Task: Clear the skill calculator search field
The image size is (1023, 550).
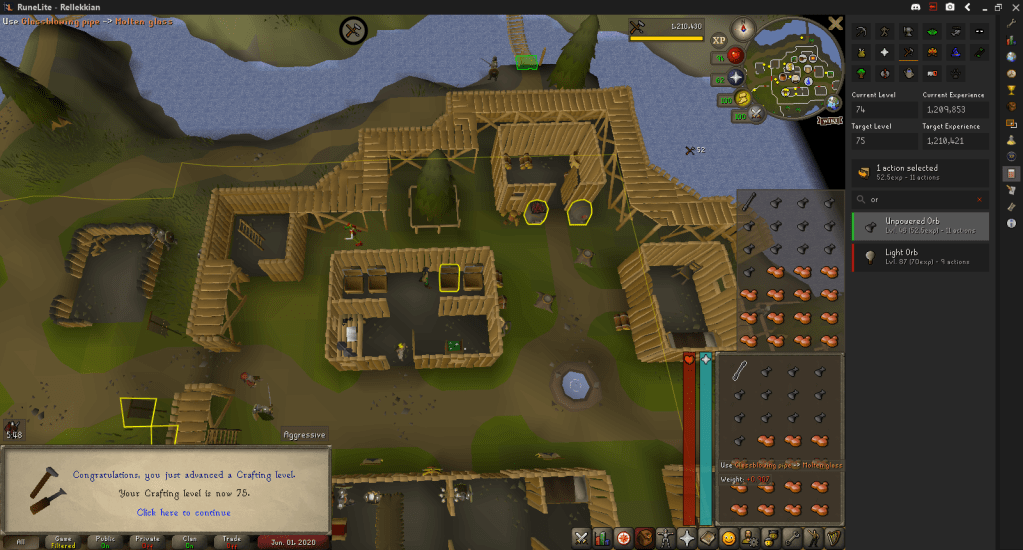Action: (979, 199)
